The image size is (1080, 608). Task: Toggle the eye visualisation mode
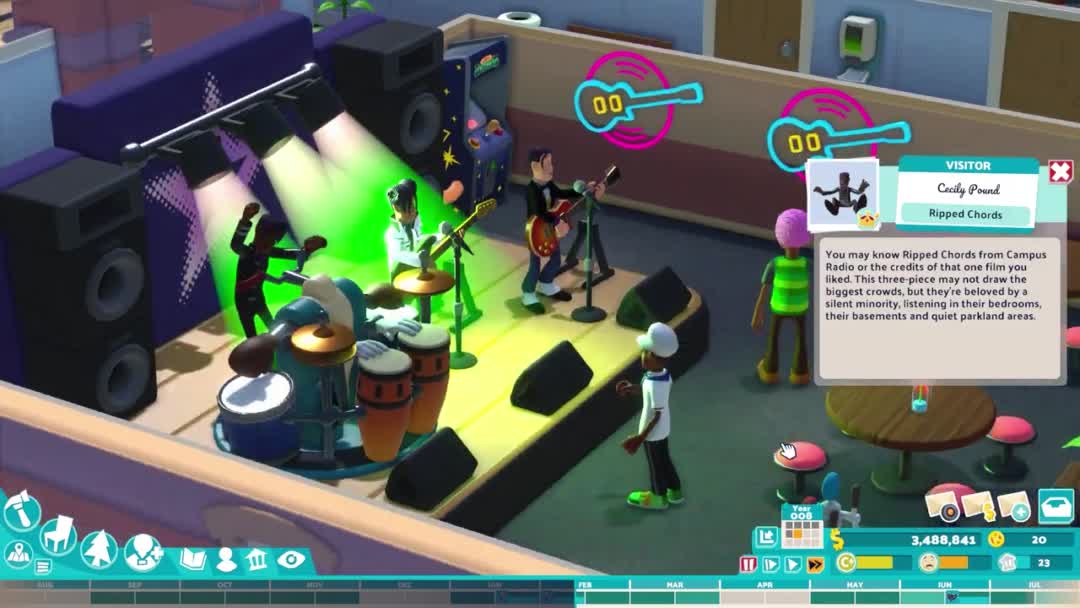291,559
